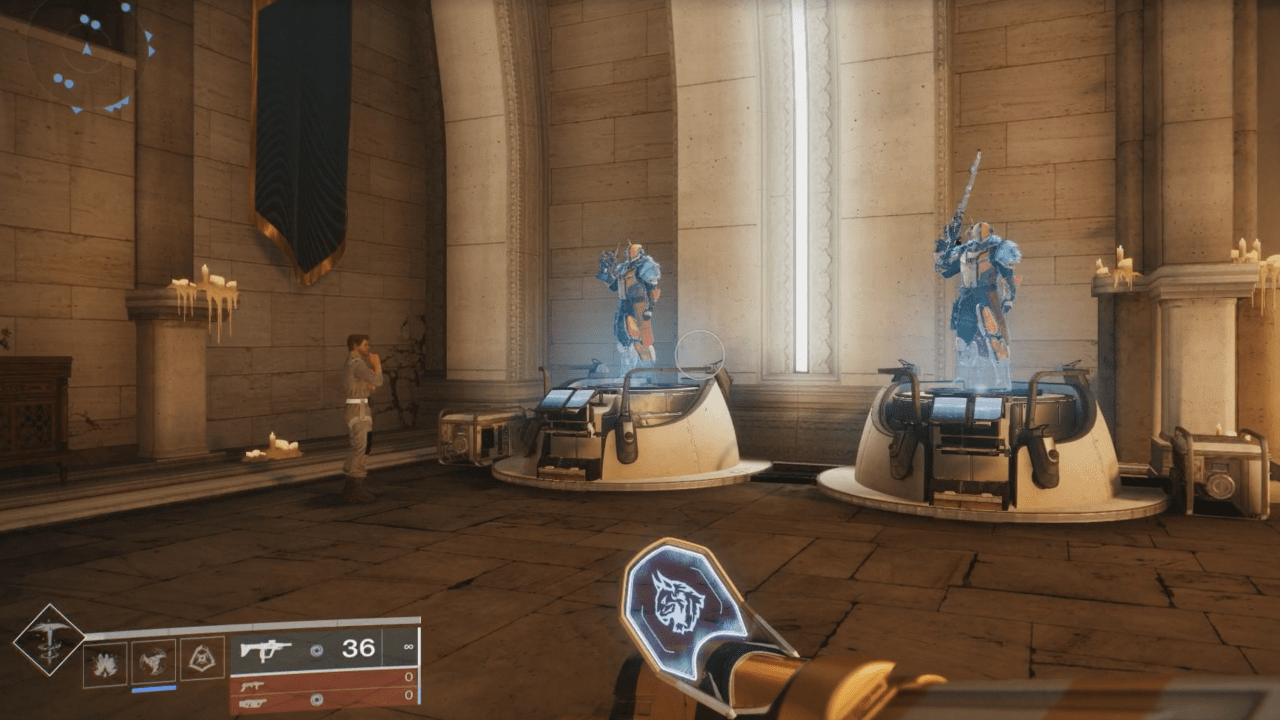The height and width of the screenshot is (720, 1280).
Task: Click the grenade ability icon
Action: tap(107, 661)
